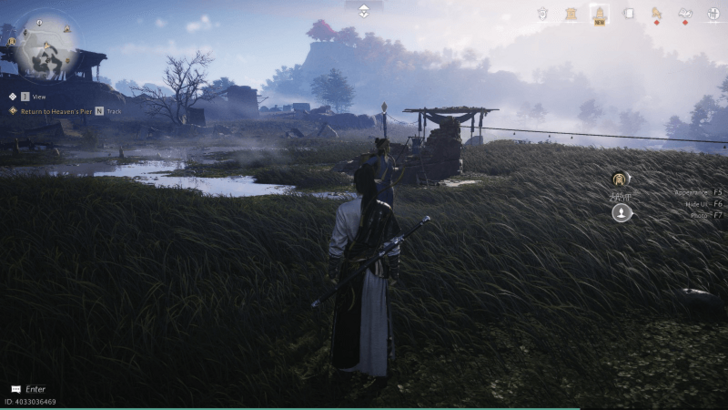Open the round main menu icon
This screenshot has height=410, width=728.
point(714,13)
